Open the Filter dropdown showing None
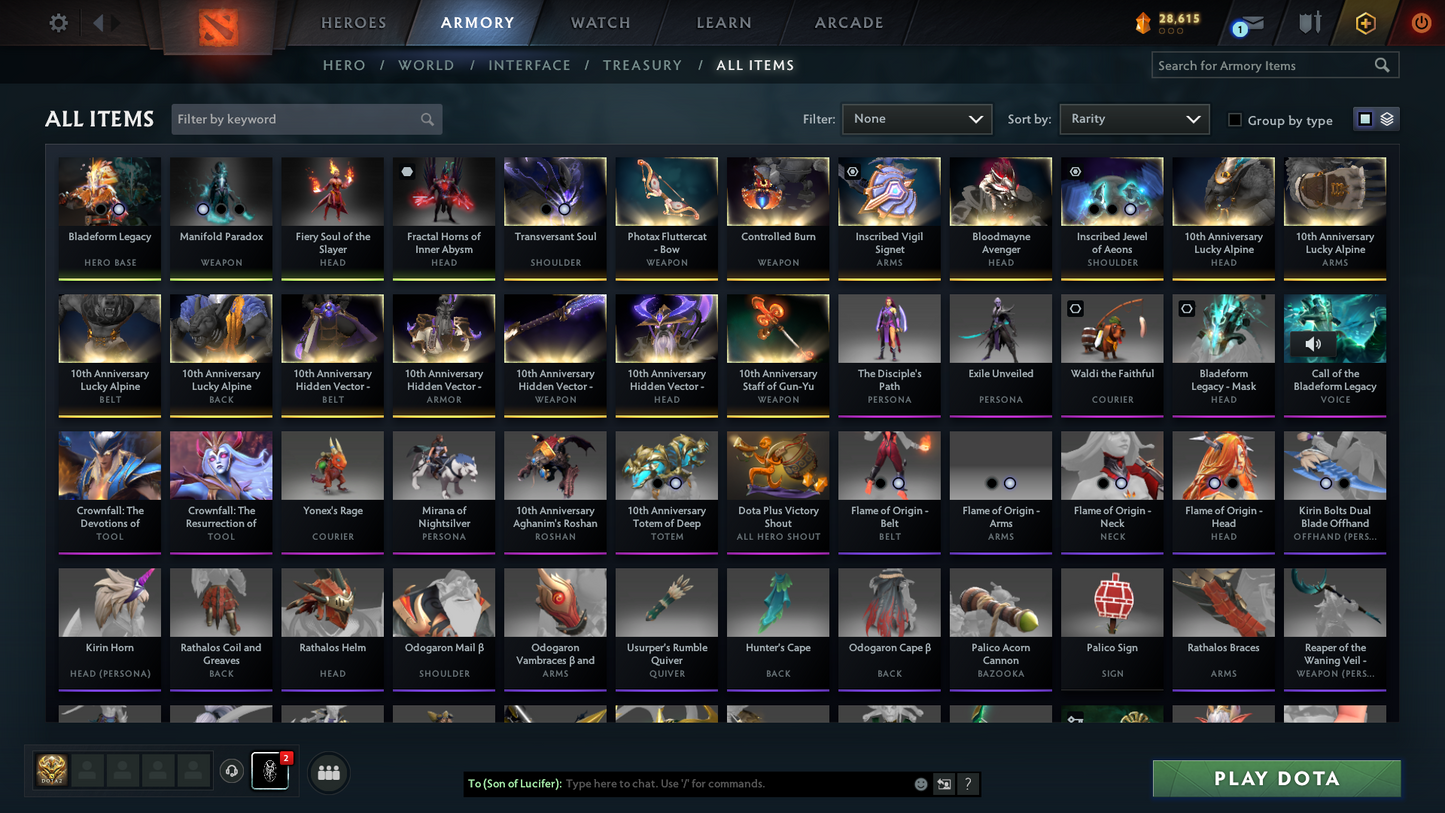The image size is (1445, 813). (916, 119)
